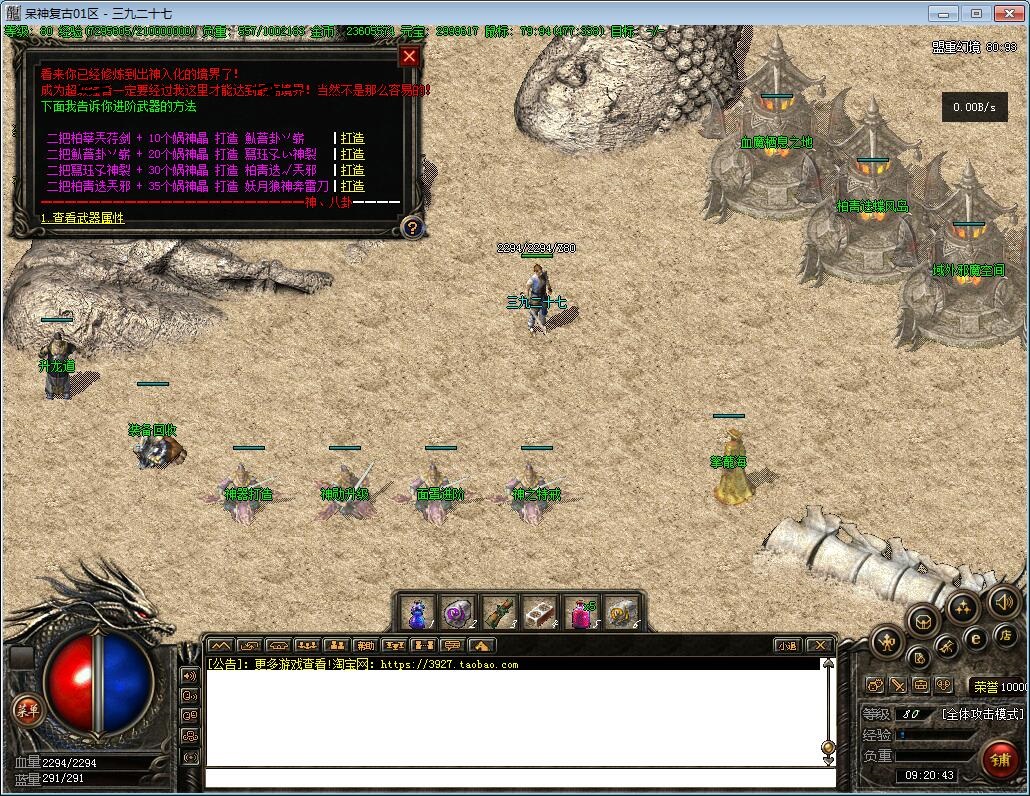
Task: Maximize the game window
Action: [977, 13]
